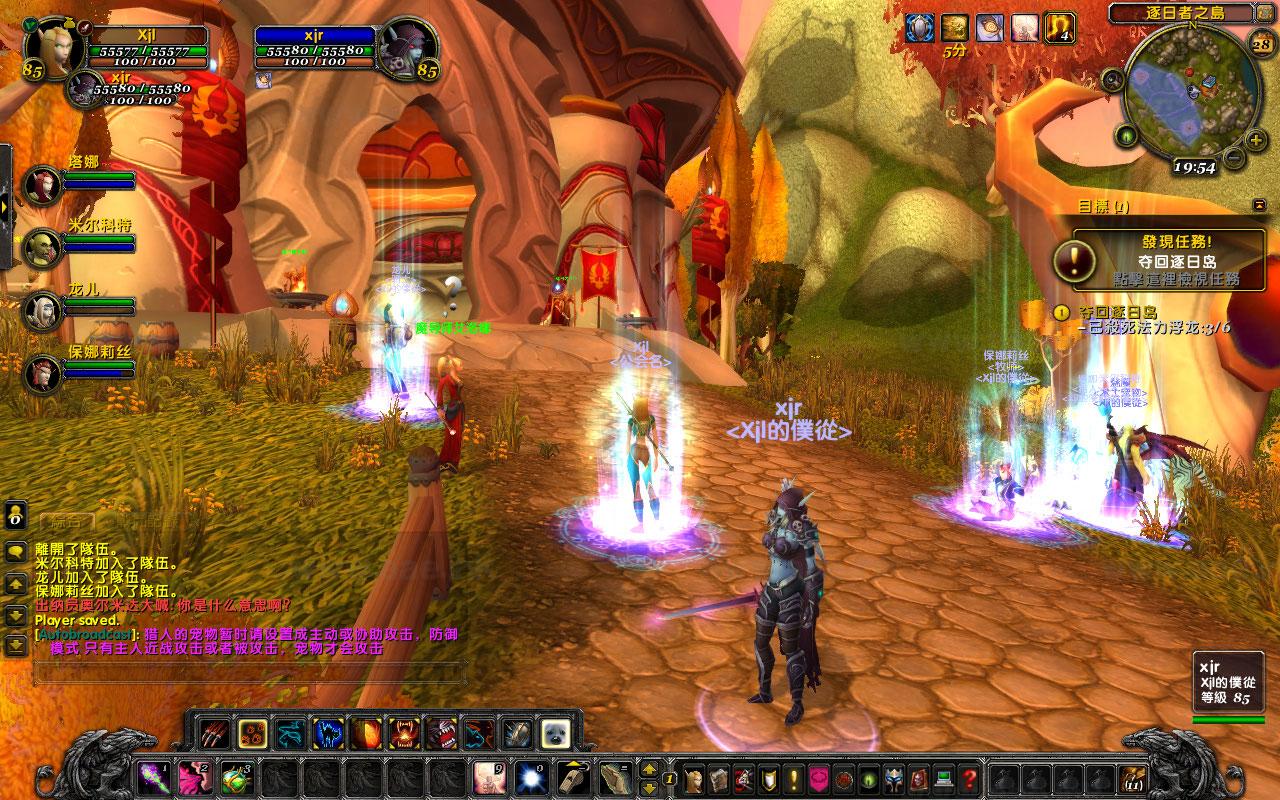Image resolution: width=1280 pixels, height=800 pixels.
Task: Click the target xjr portrait
Action: [406, 47]
